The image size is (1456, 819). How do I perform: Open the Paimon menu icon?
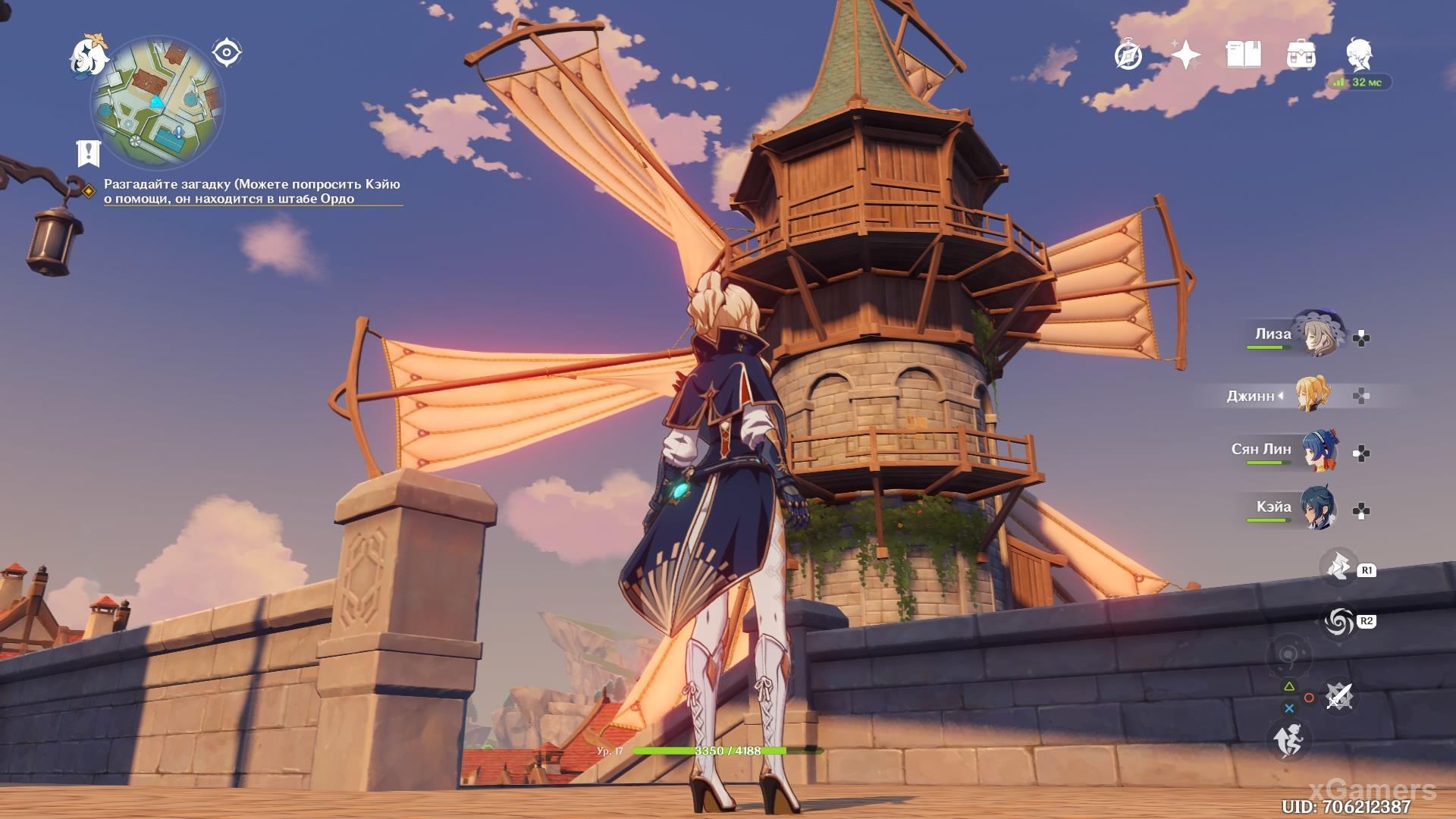(x=88, y=55)
